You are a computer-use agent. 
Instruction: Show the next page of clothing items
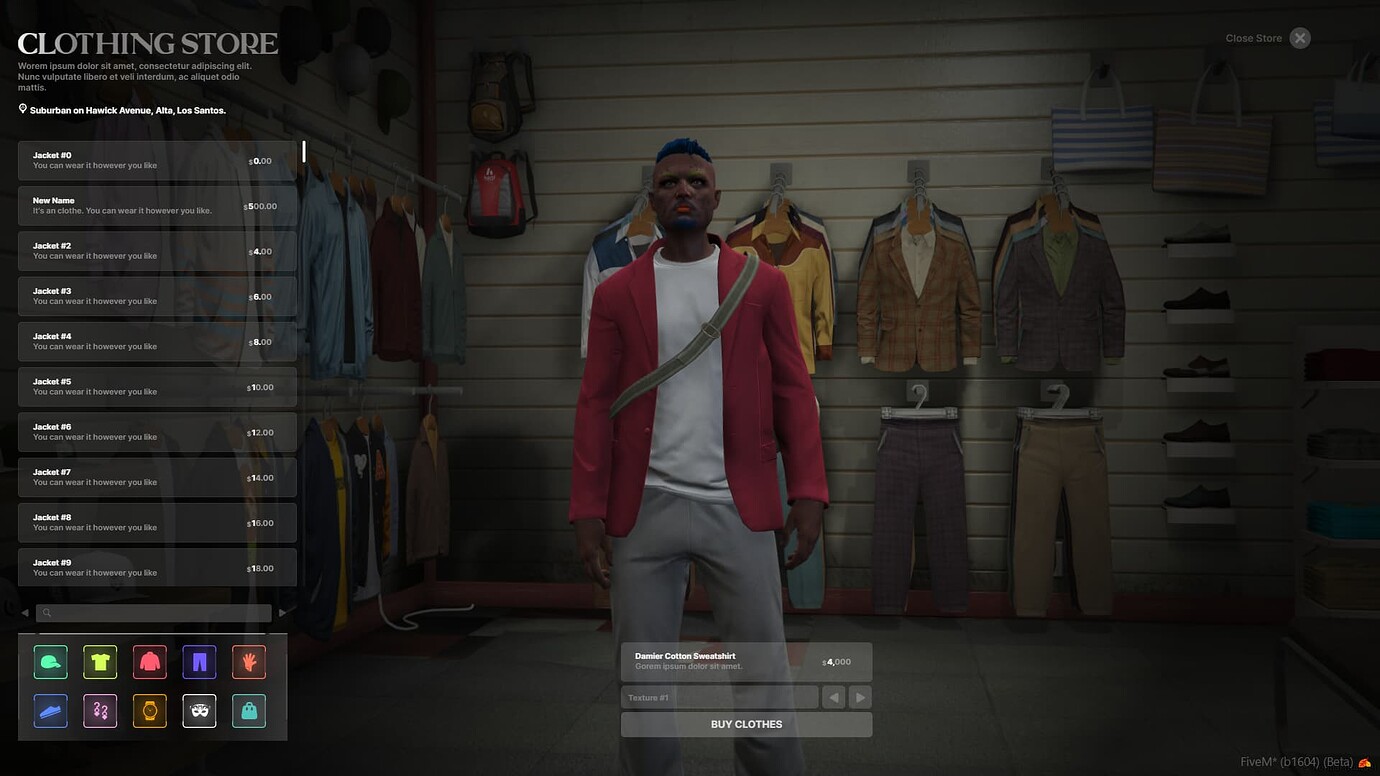[282, 612]
